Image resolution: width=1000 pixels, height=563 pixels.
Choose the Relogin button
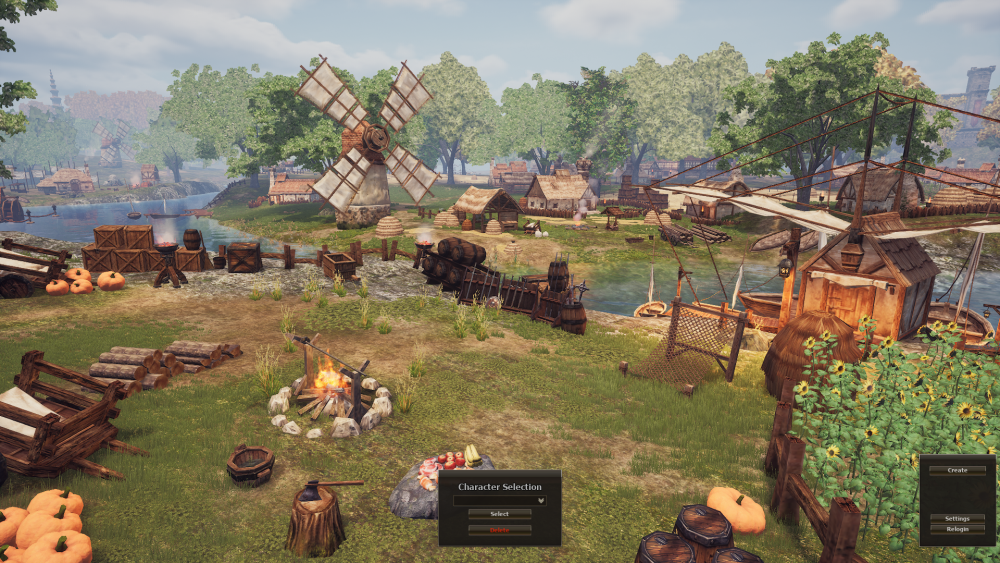pyautogui.click(x=957, y=528)
